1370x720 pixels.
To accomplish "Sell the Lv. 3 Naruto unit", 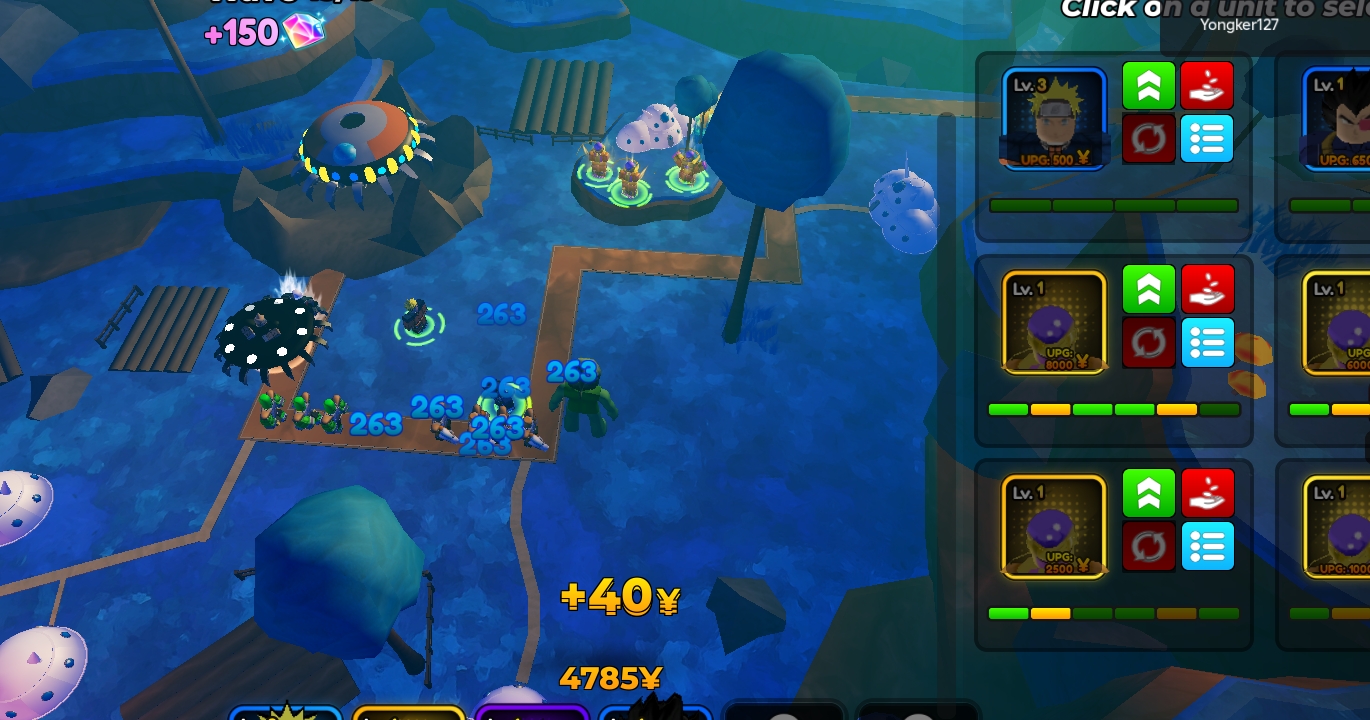I will pyautogui.click(x=1206, y=85).
